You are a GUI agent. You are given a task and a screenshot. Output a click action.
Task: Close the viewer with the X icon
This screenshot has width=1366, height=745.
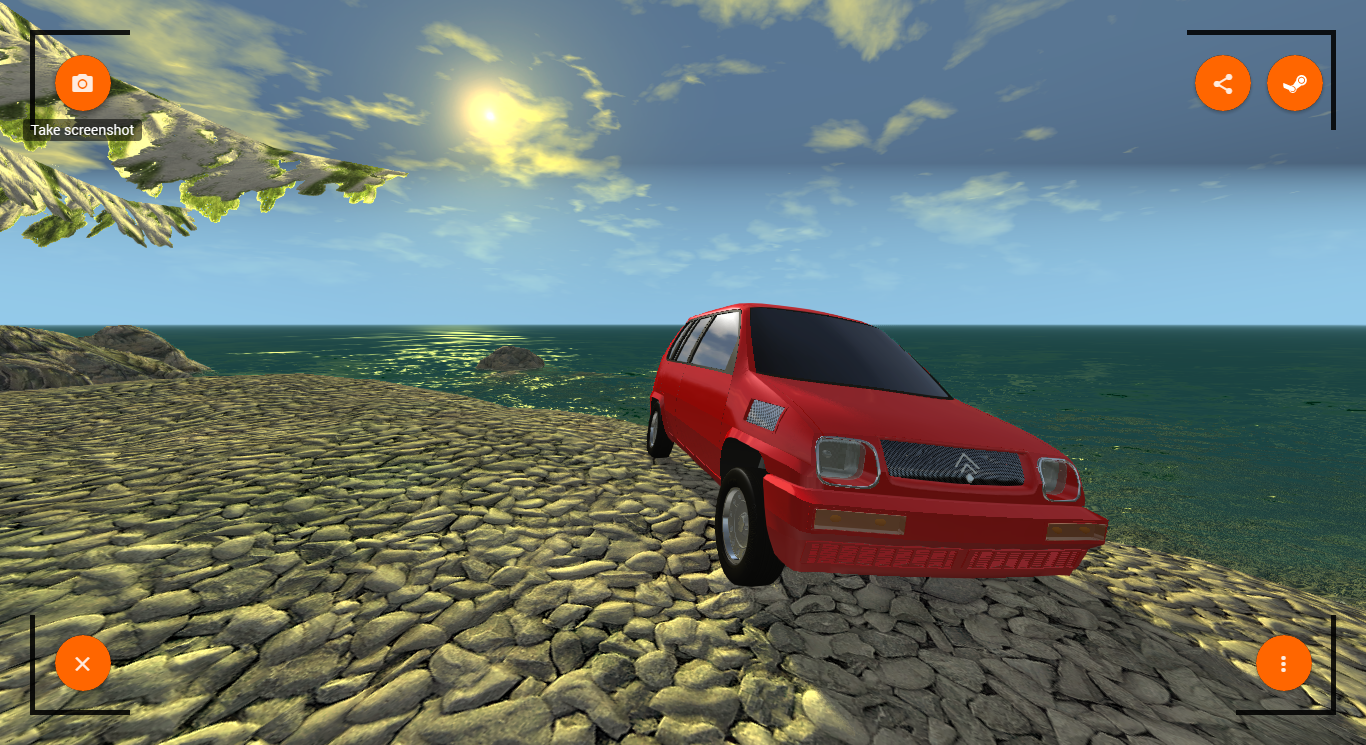click(83, 663)
